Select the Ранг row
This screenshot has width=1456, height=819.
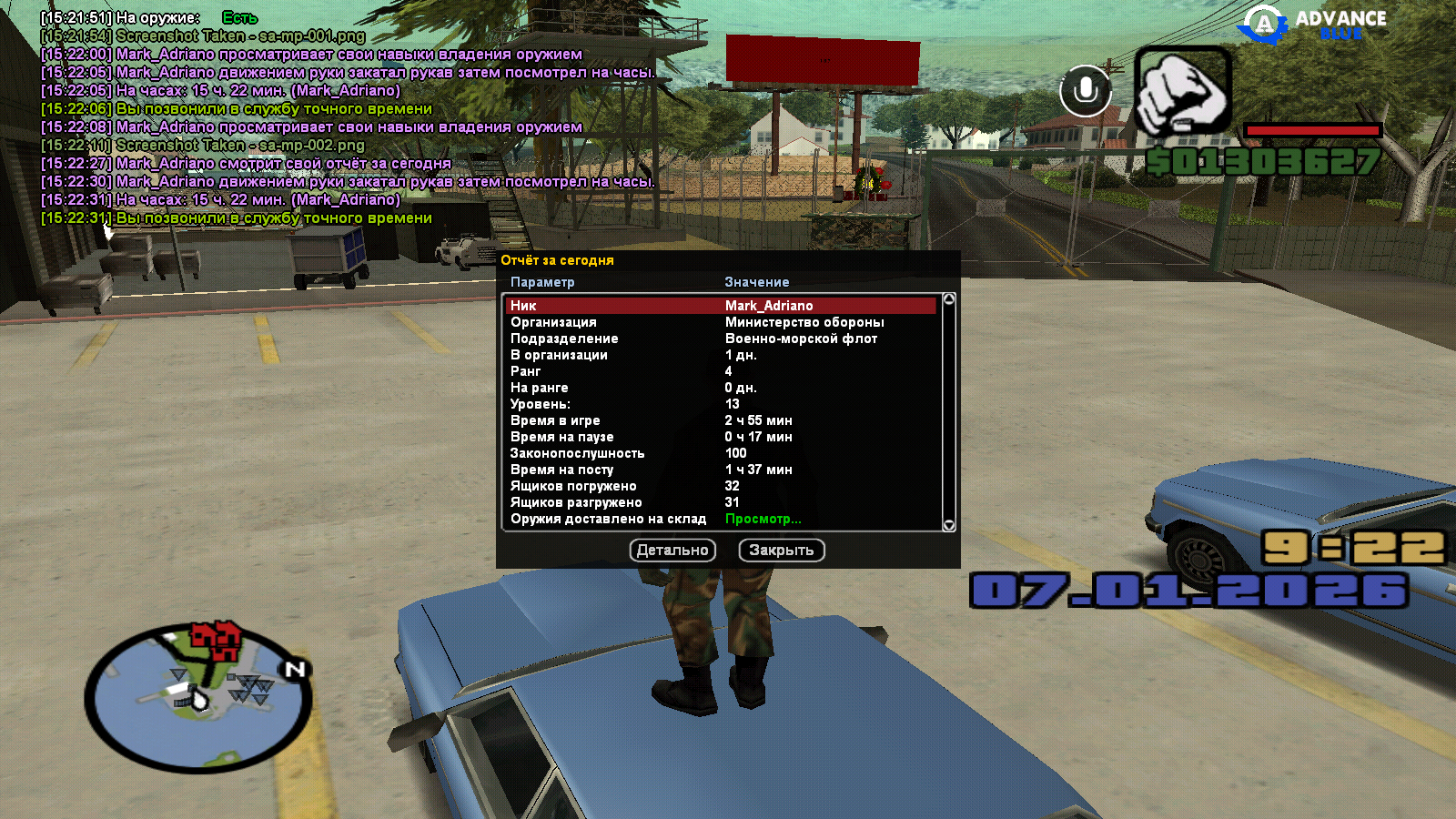point(721,371)
